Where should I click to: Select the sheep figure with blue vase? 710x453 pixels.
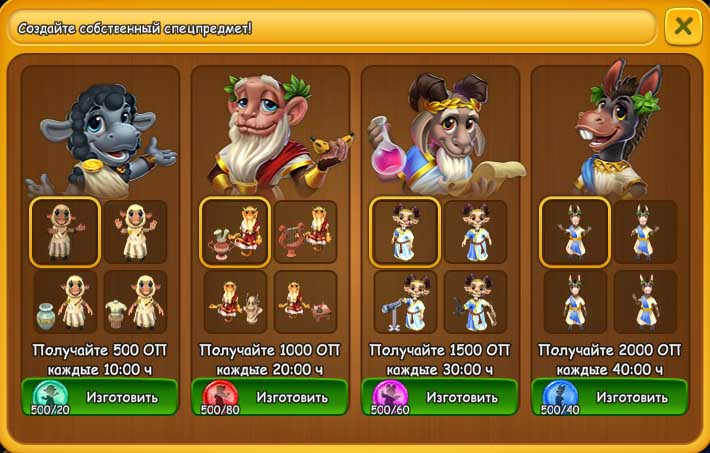coord(65,302)
